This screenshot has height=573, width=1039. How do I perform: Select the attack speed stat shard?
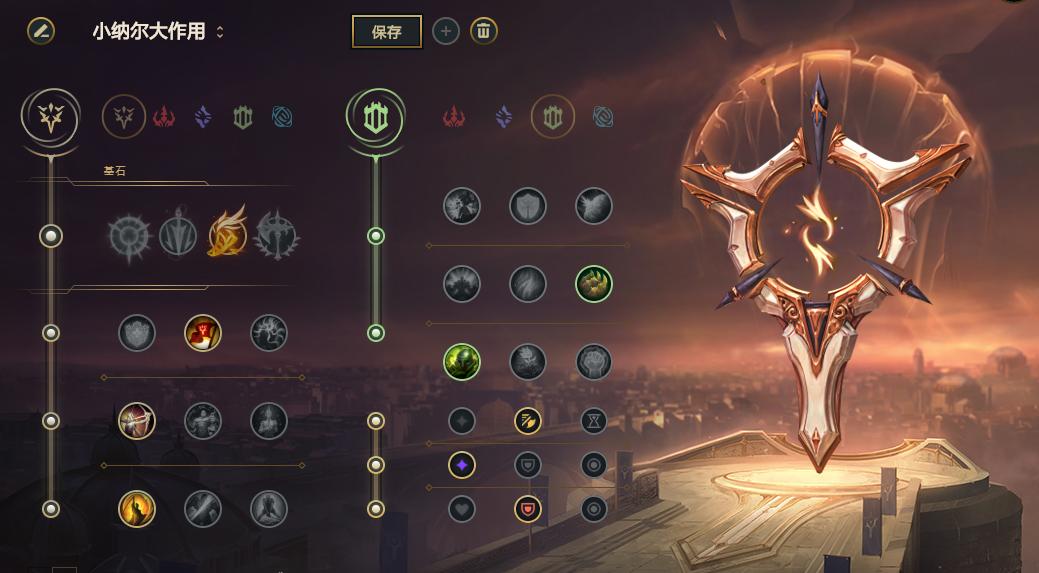pos(528,421)
